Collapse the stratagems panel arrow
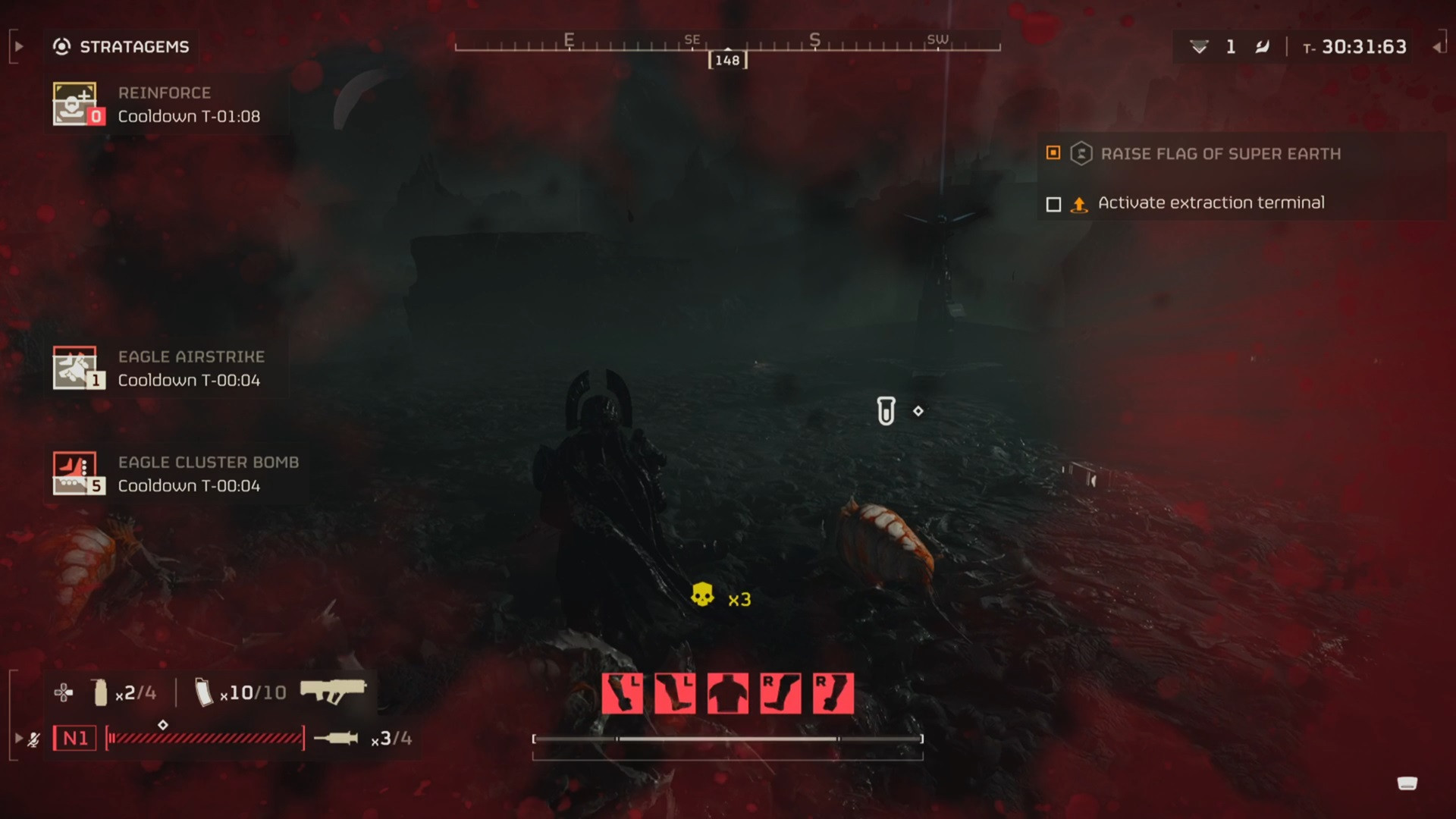This screenshot has width=1456, height=819. point(19,47)
